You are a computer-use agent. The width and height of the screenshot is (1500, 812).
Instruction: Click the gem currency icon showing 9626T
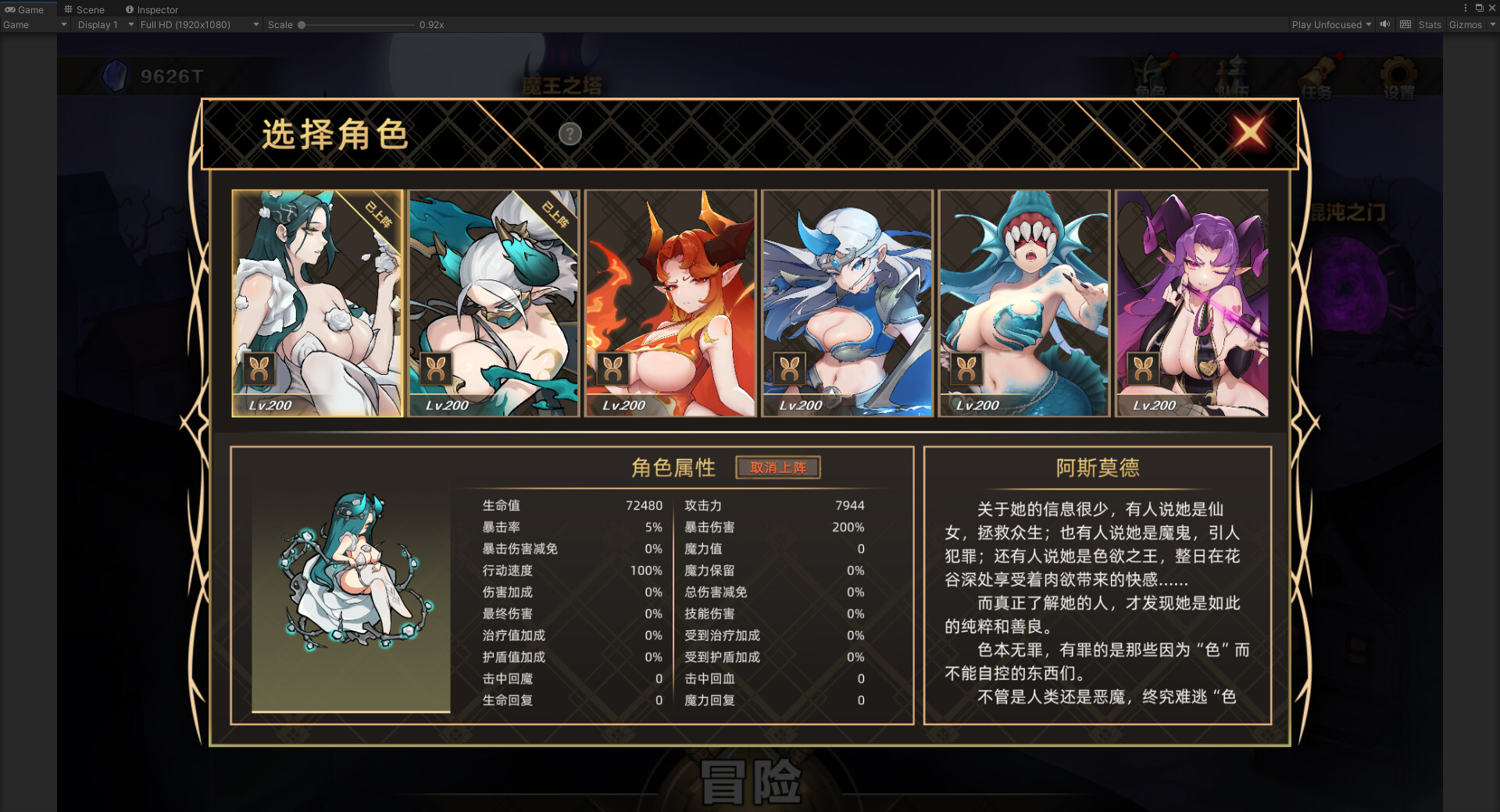coord(116,77)
